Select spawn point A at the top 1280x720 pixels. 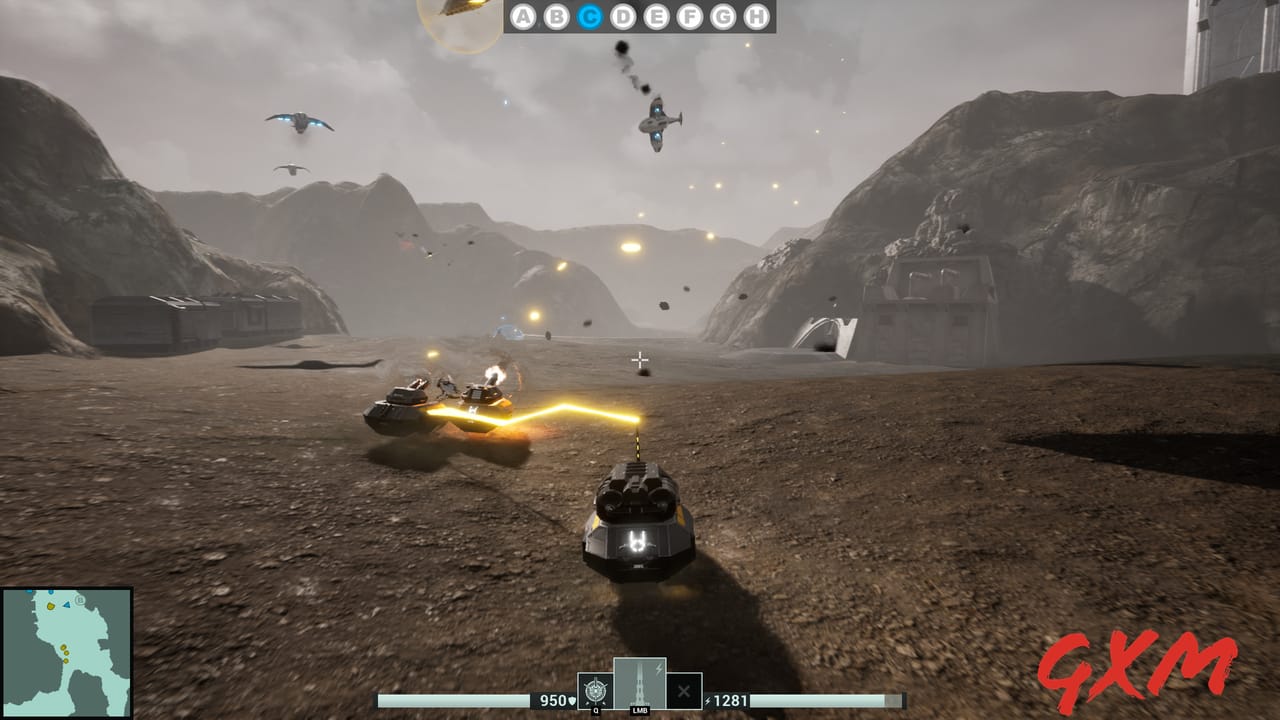(x=523, y=17)
